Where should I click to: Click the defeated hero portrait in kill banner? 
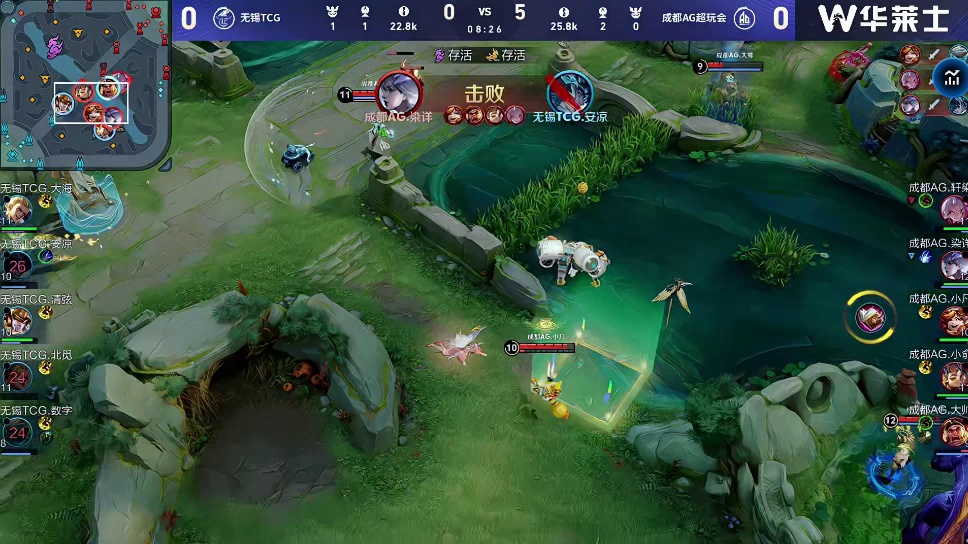(570, 93)
